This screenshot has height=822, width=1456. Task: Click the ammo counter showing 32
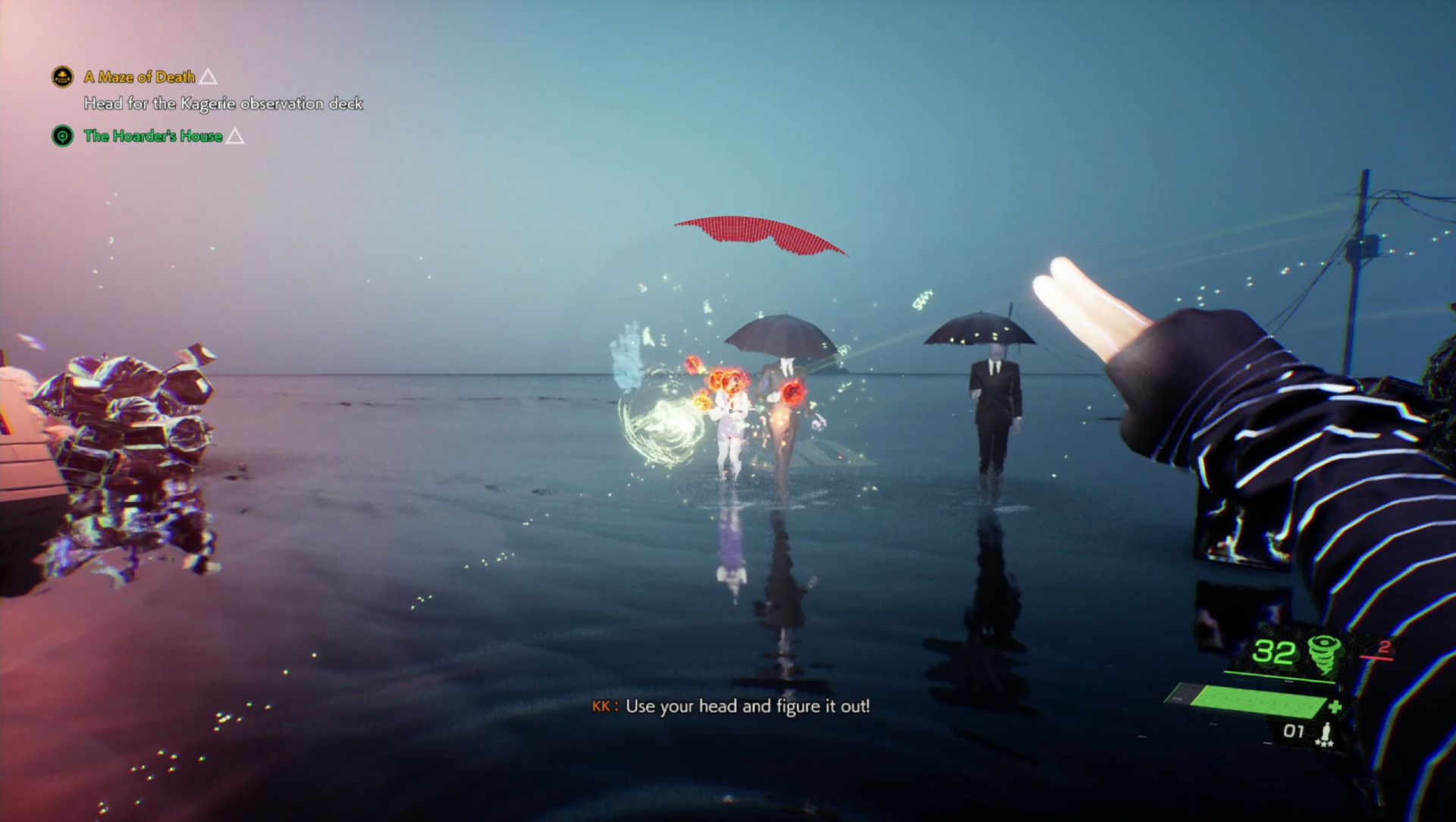click(1275, 653)
